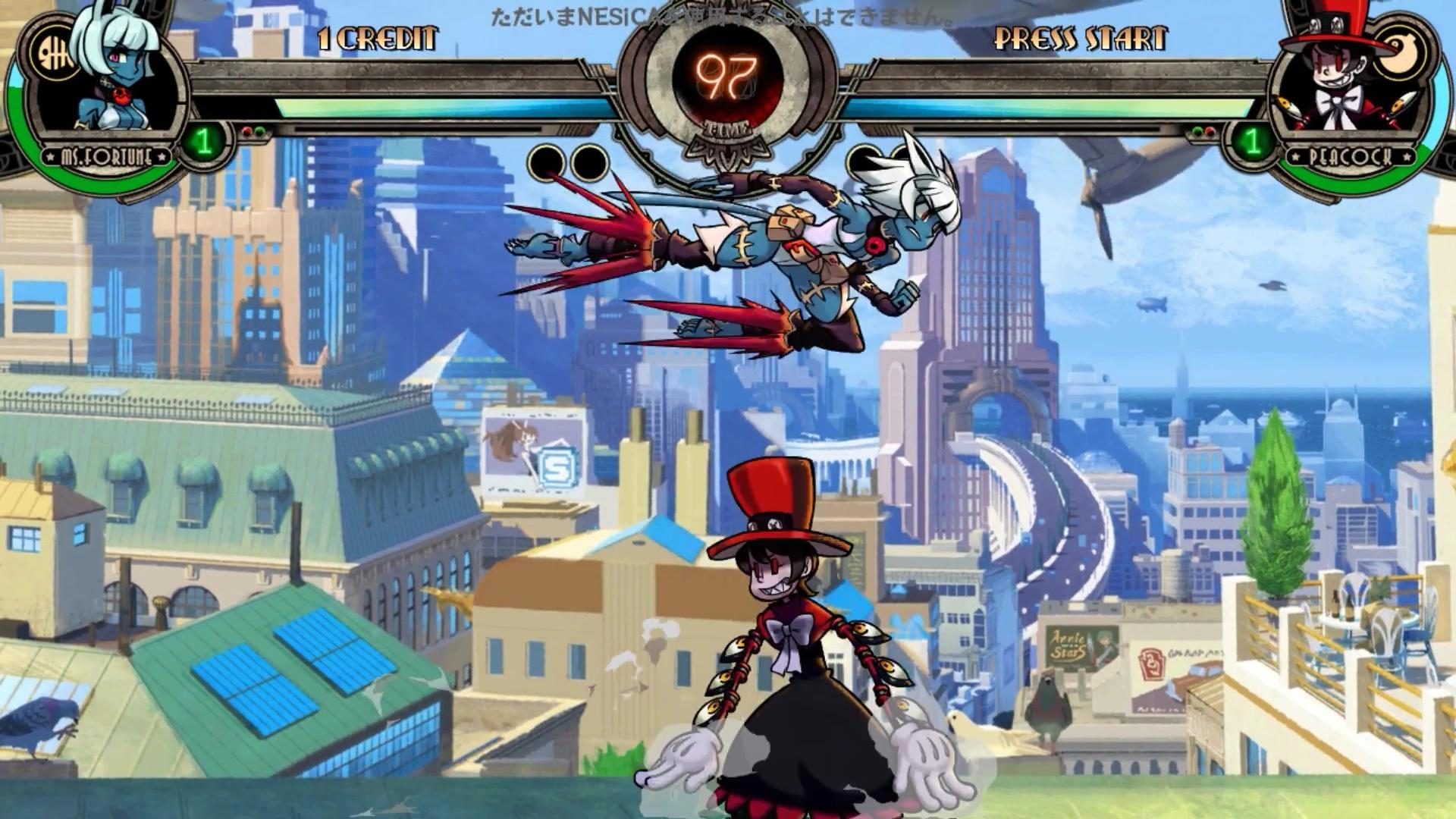Screen dimensions: 1456x819
Task: Click the red sign beside the Annie Stars poster
Action: coord(1151,664)
